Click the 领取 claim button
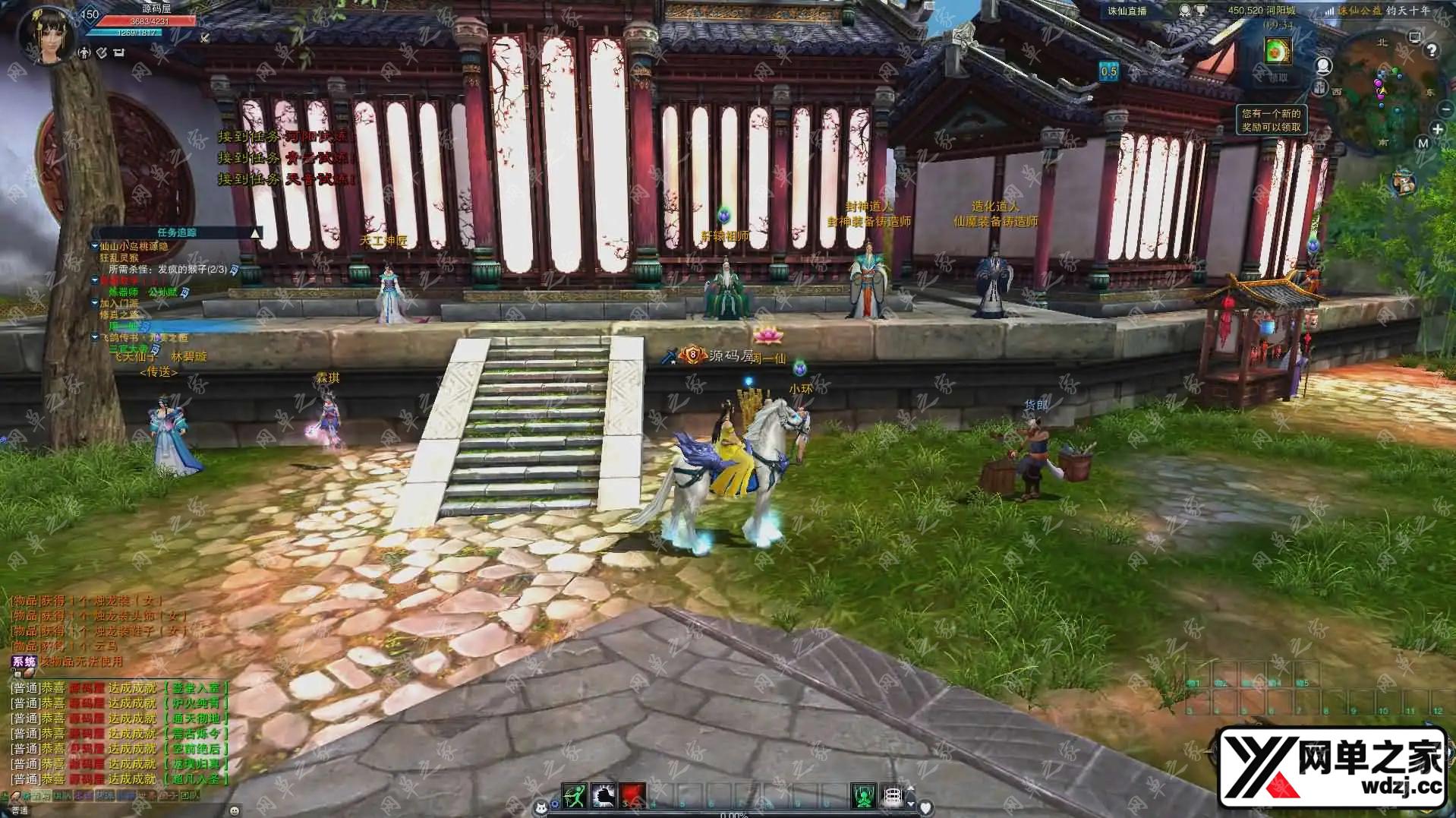The image size is (1456, 818). (1278, 77)
